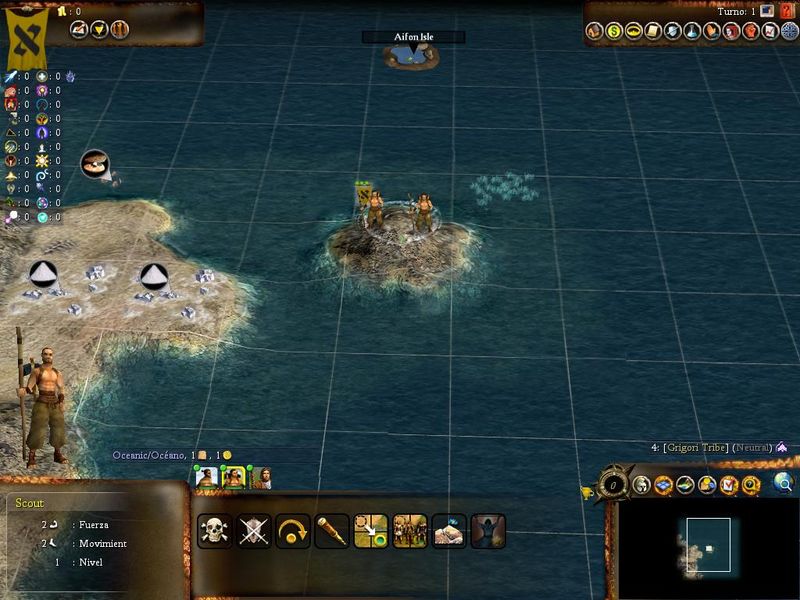Activate the spyglass explore command
Image resolution: width=800 pixels, height=600 pixels.
point(332,531)
